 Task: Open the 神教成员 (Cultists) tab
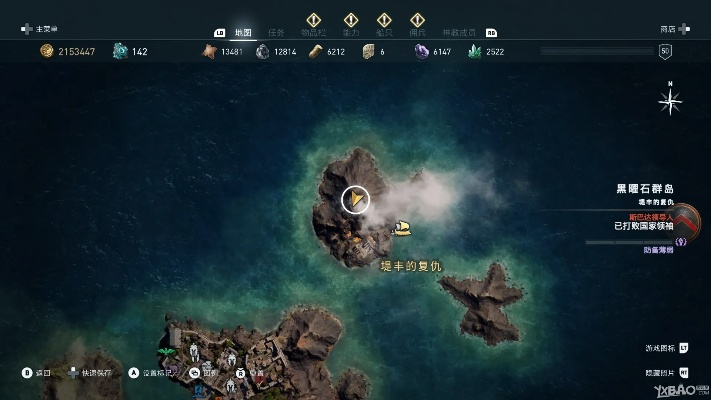pos(462,32)
